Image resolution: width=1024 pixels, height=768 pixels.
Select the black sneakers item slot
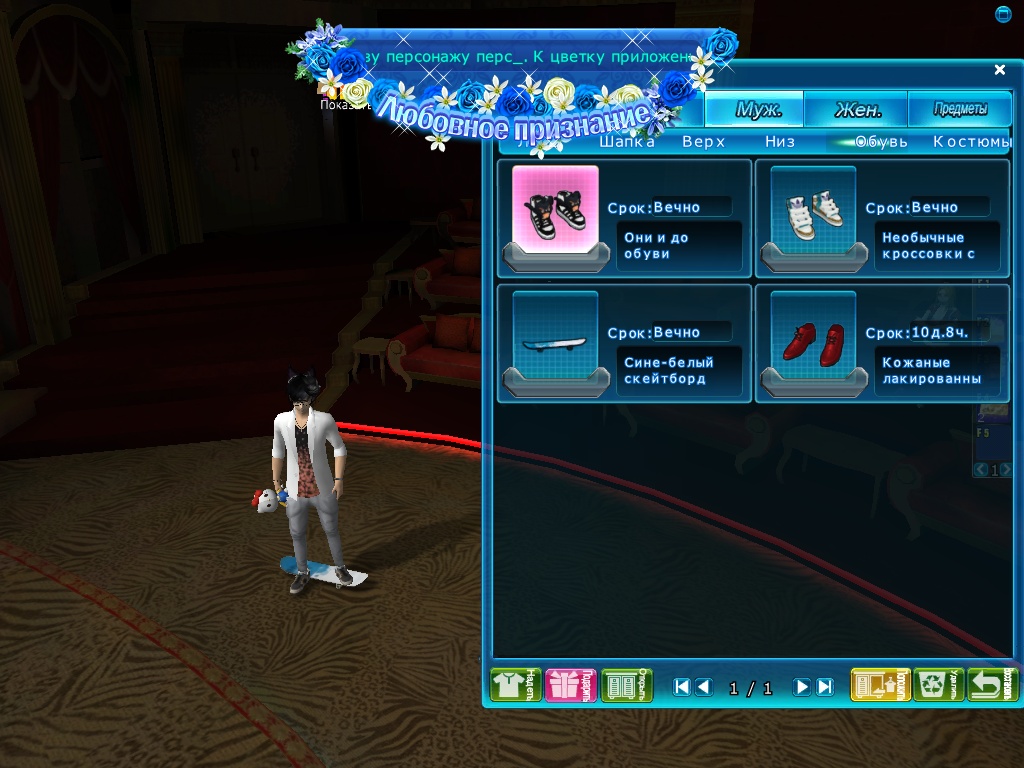(x=555, y=210)
